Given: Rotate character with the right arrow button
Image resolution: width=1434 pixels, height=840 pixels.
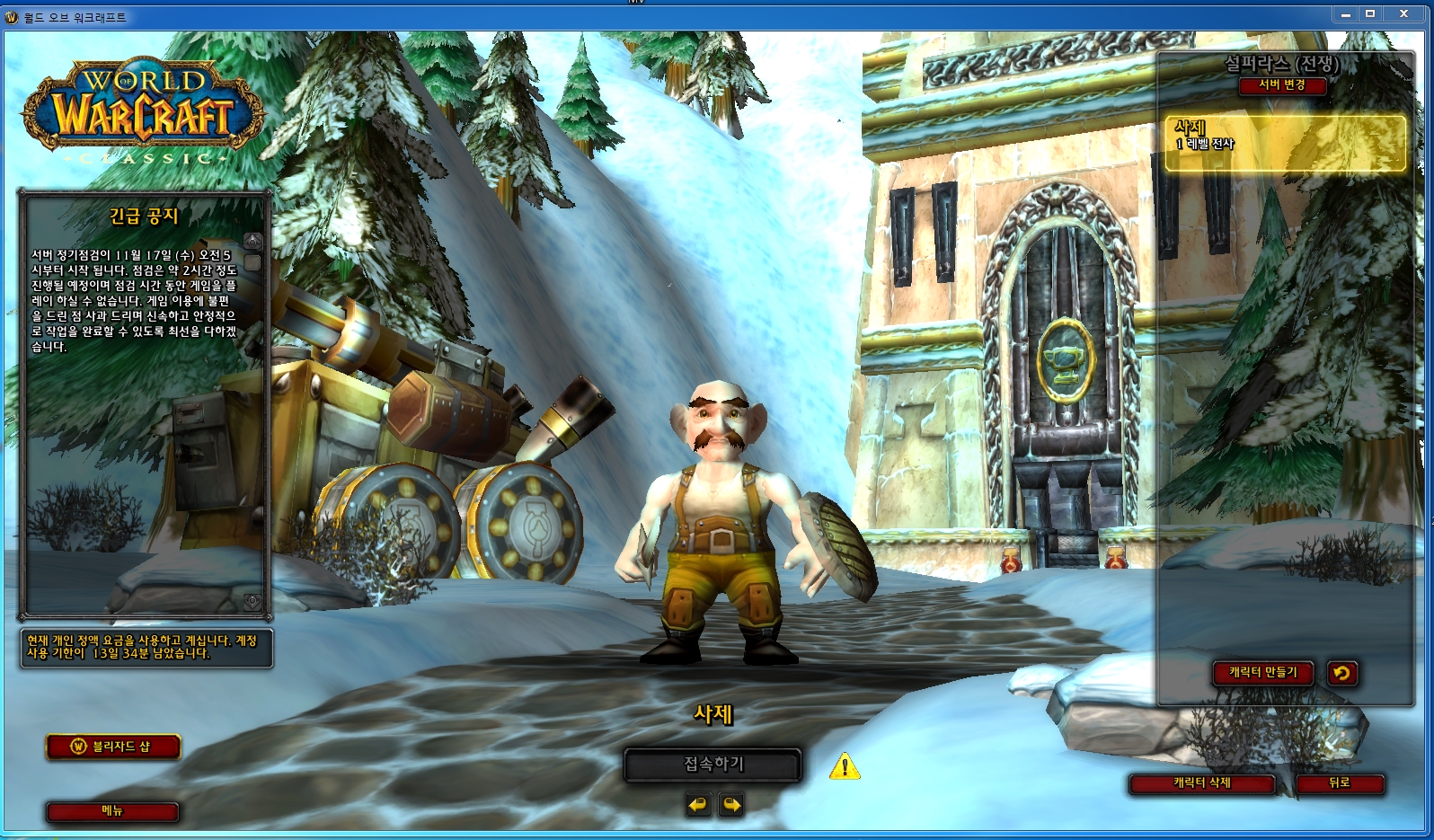Looking at the screenshot, I should pos(731,804).
